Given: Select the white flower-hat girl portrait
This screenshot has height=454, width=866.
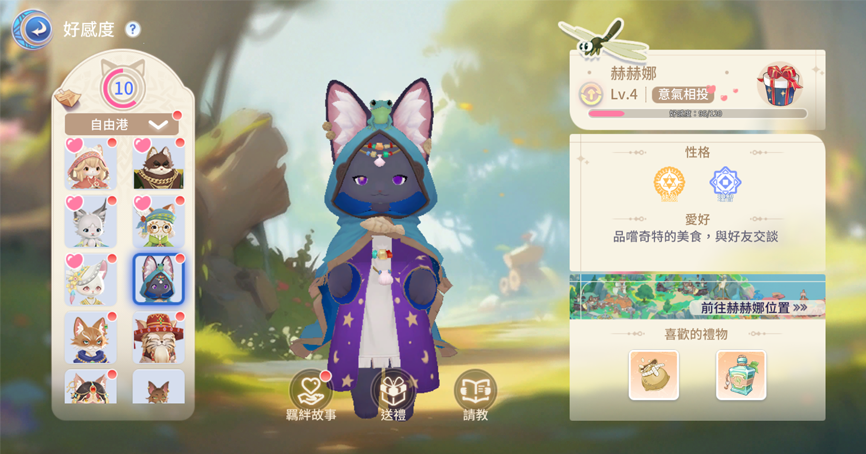Looking at the screenshot, I should [91, 279].
